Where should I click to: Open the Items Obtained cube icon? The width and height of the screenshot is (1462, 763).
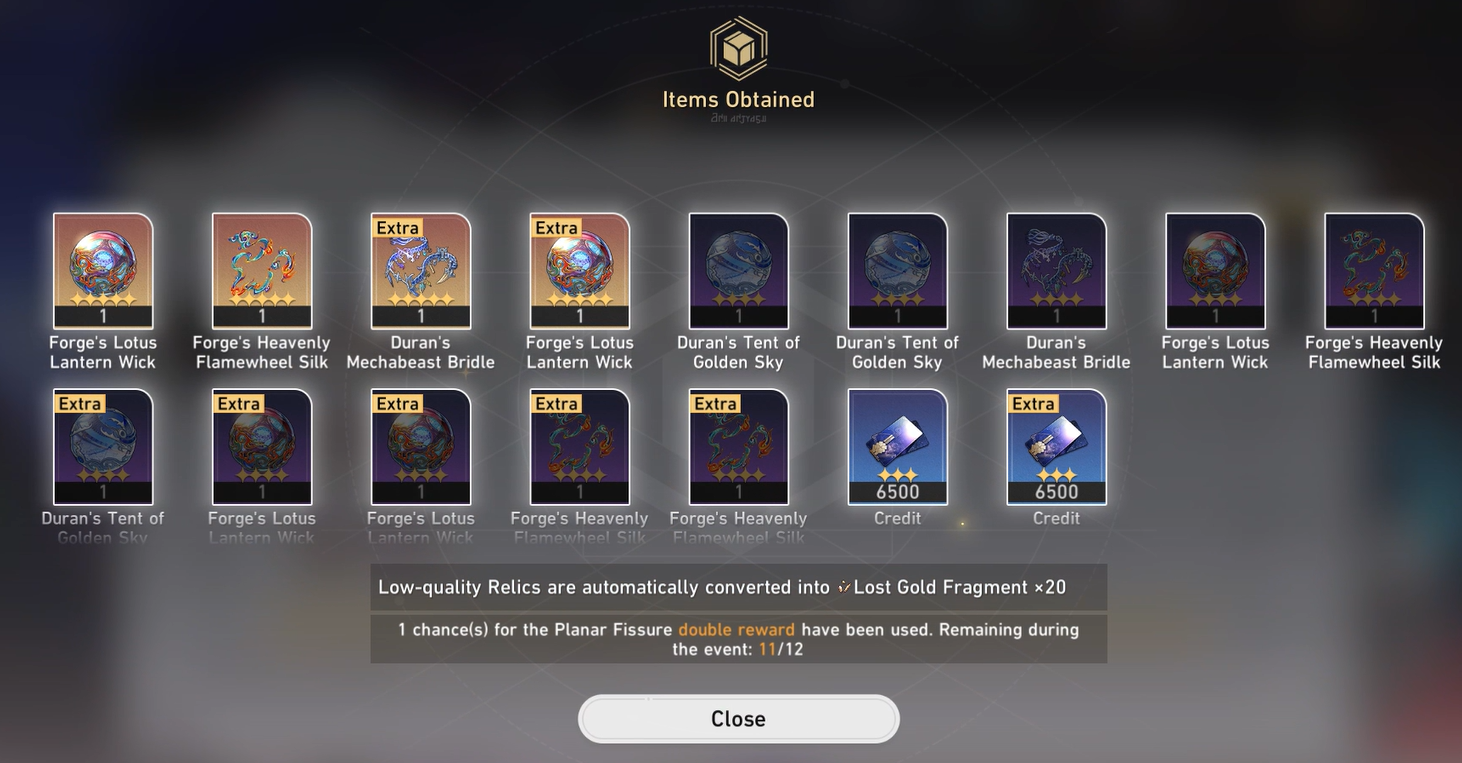pyautogui.click(x=738, y=47)
